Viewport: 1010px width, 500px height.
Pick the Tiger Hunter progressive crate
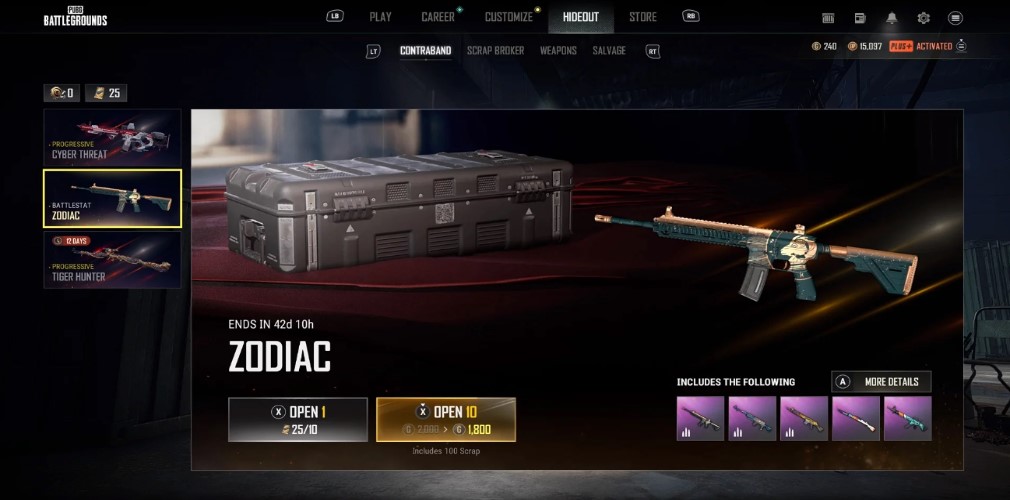(112, 259)
